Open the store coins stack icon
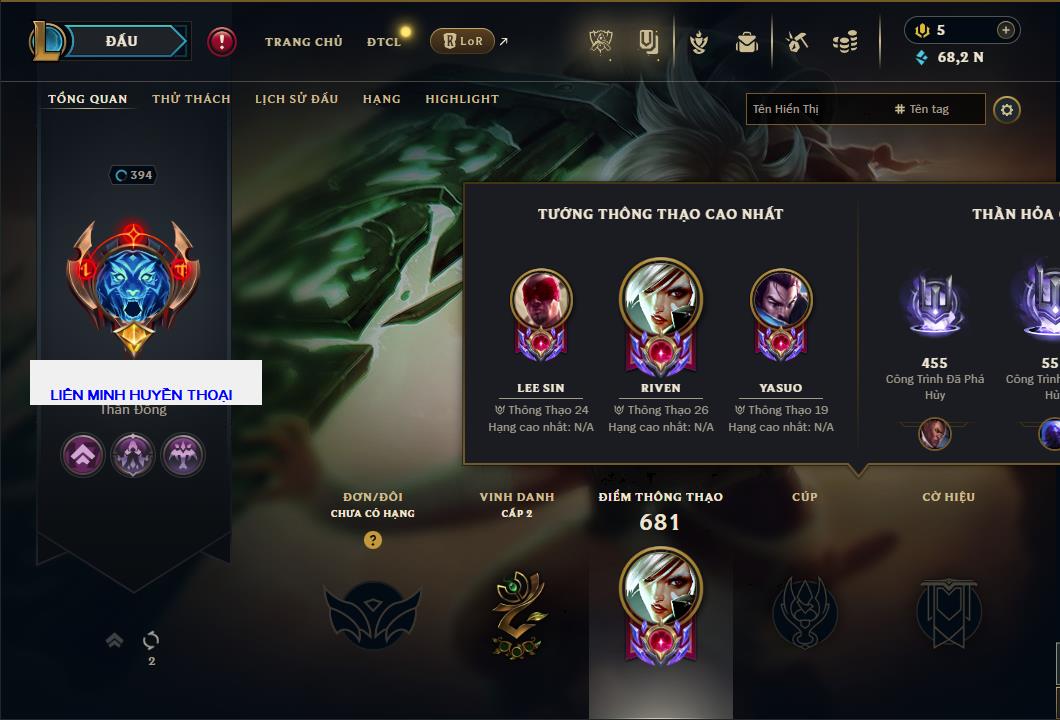Screen dimensions: 1060x720 (x=845, y=42)
